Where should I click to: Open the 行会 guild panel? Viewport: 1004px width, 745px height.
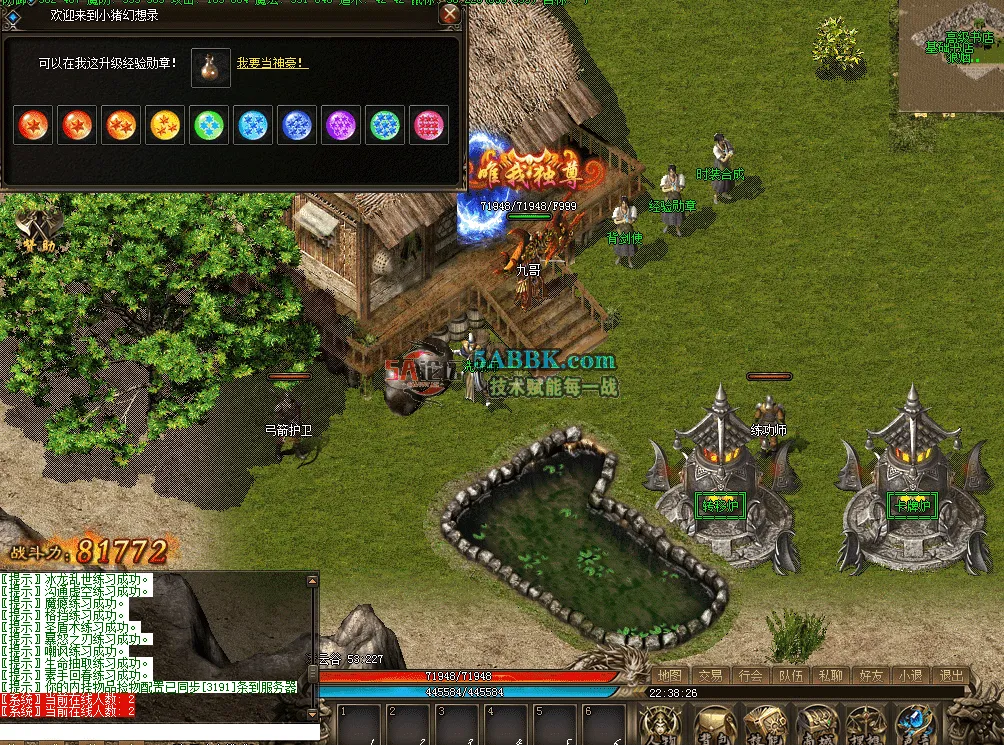pyautogui.click(x=750, y=675)
